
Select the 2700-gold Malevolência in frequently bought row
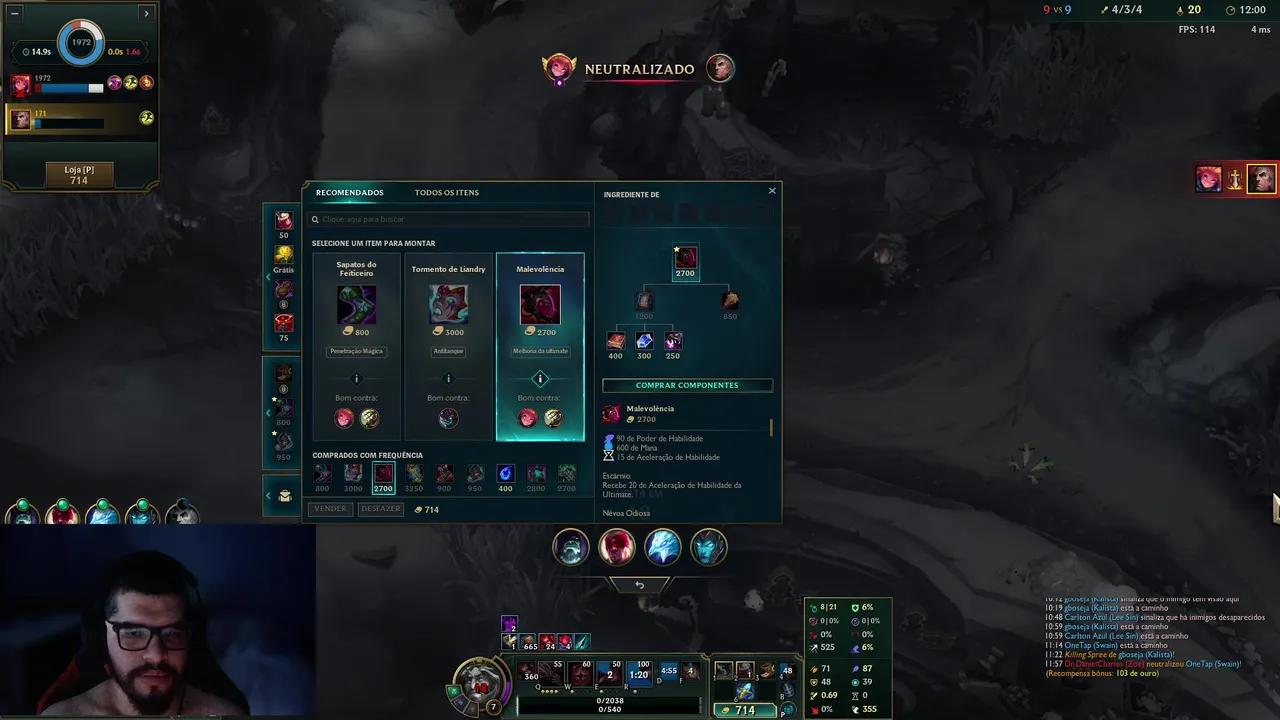(x=383, y=473)
